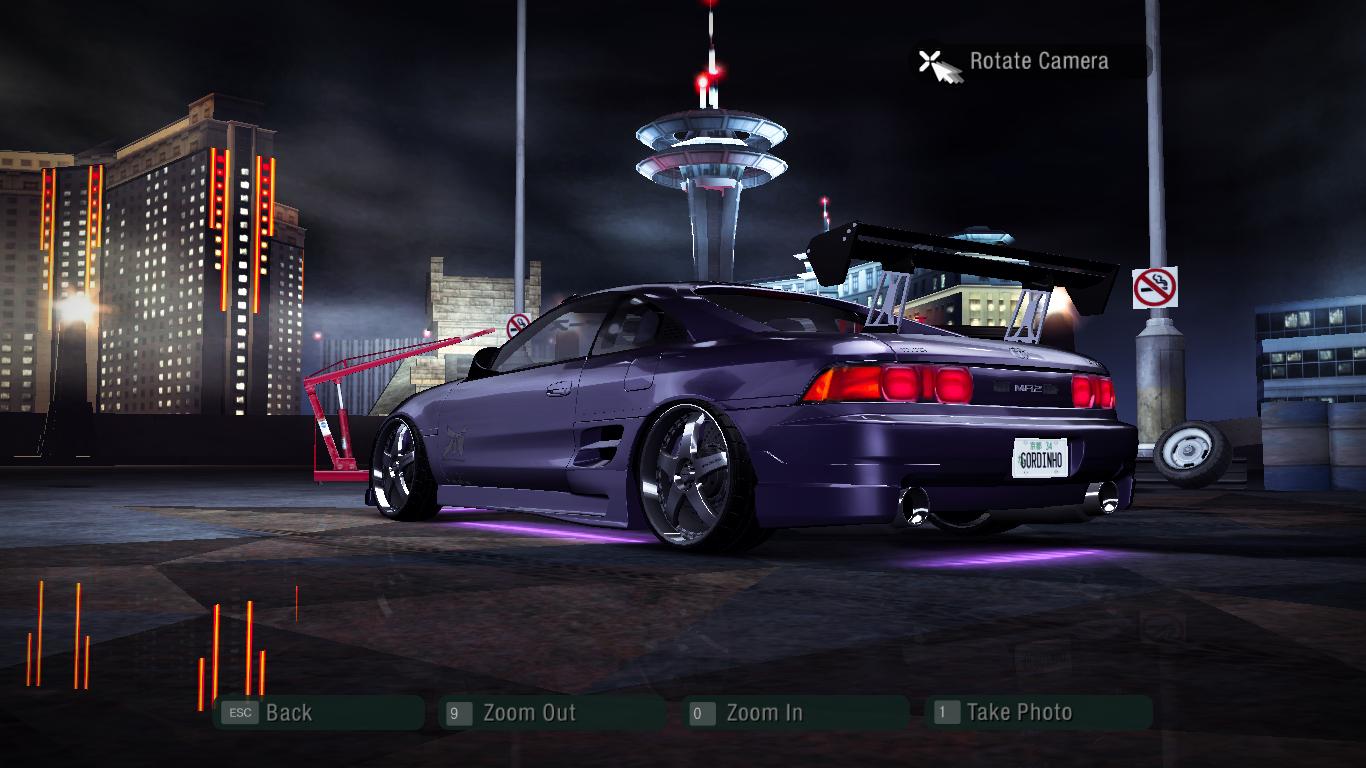
Task: Take Photo of the car
Action: click(1018, 713)
